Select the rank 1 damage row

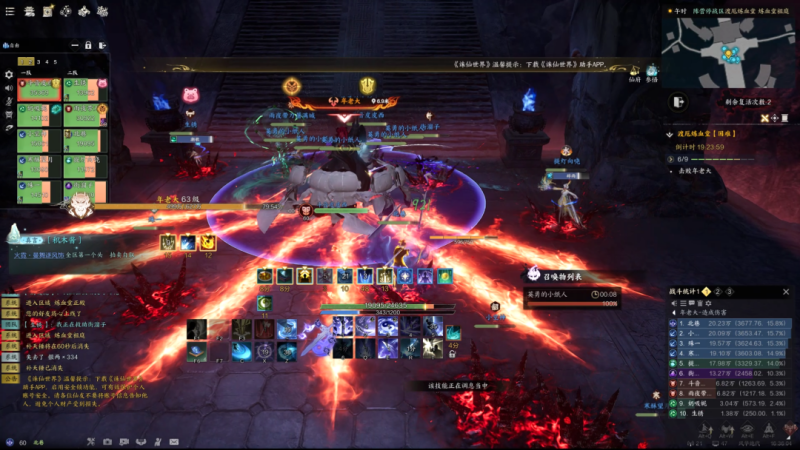729,323
